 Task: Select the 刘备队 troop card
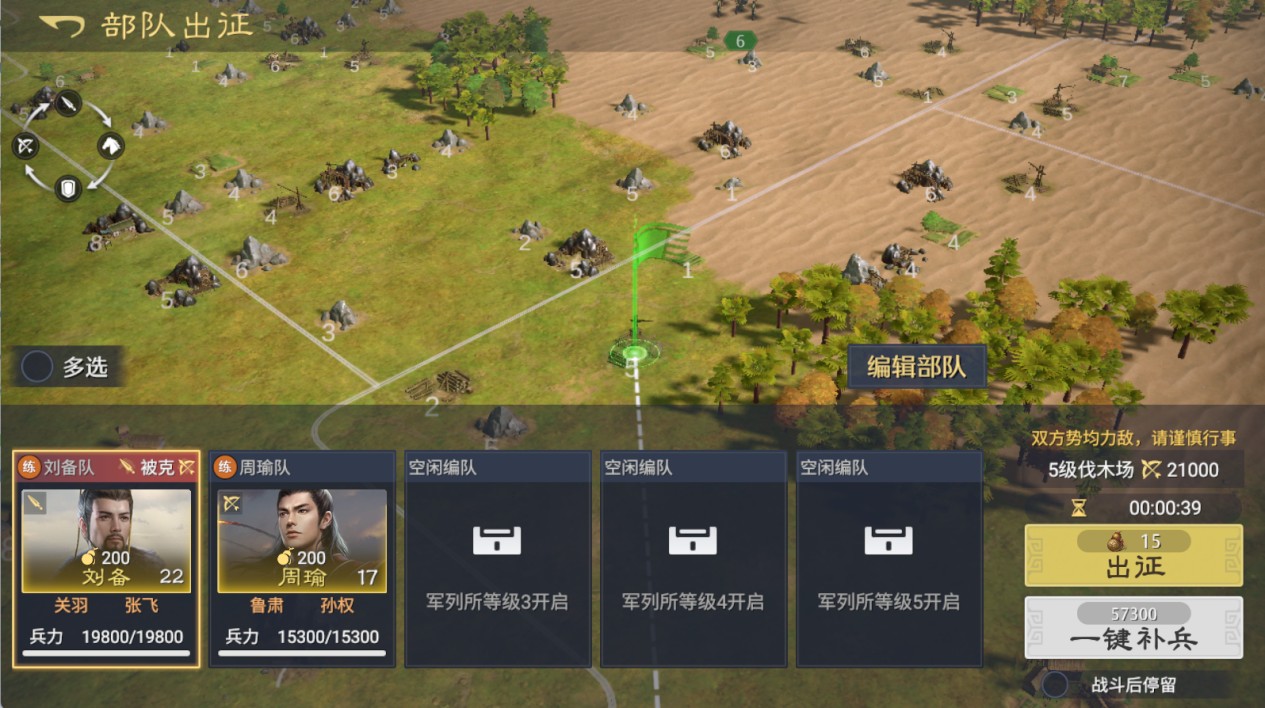pos(106,558)
